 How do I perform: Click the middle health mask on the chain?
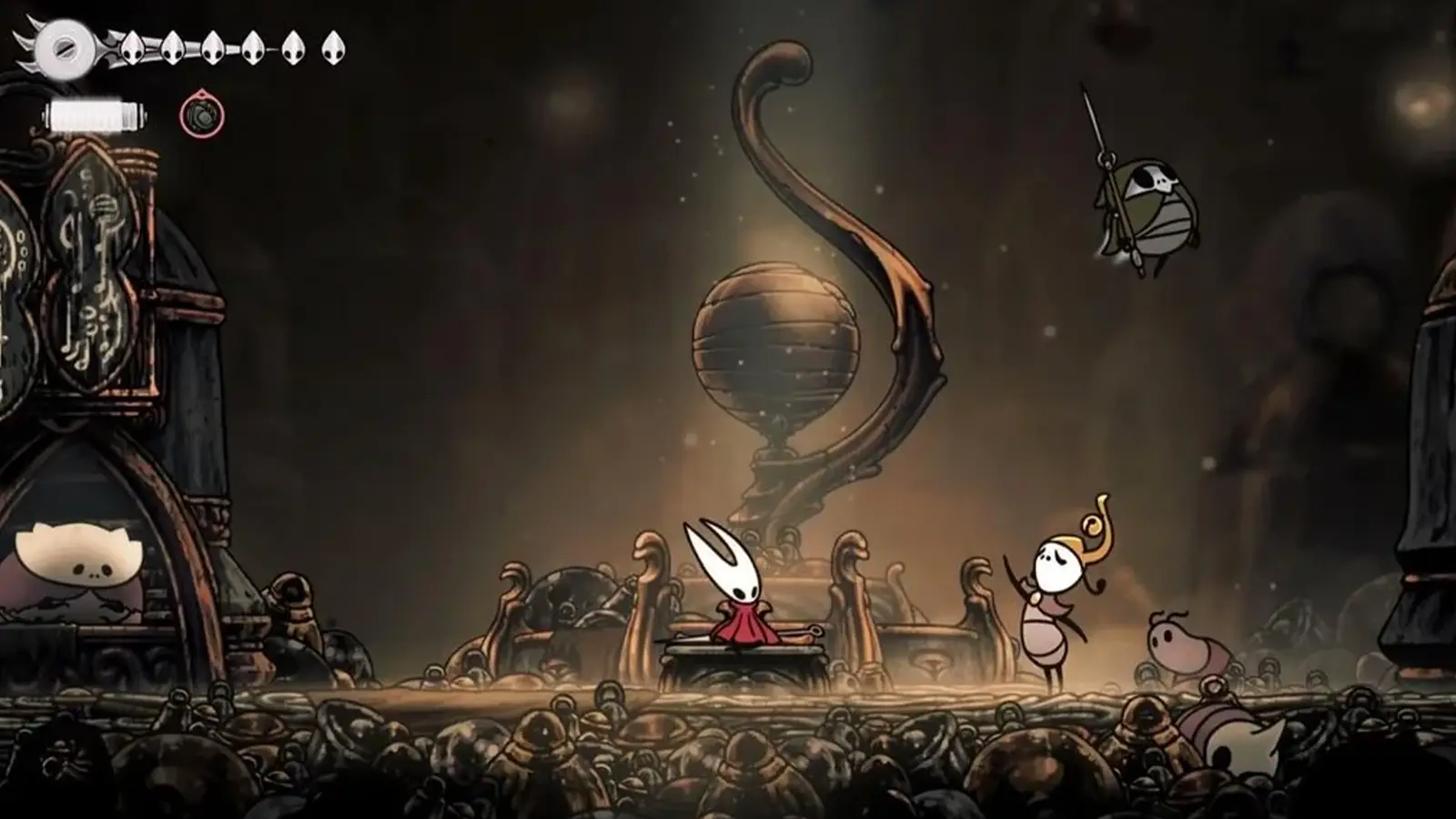coord(214,50)
